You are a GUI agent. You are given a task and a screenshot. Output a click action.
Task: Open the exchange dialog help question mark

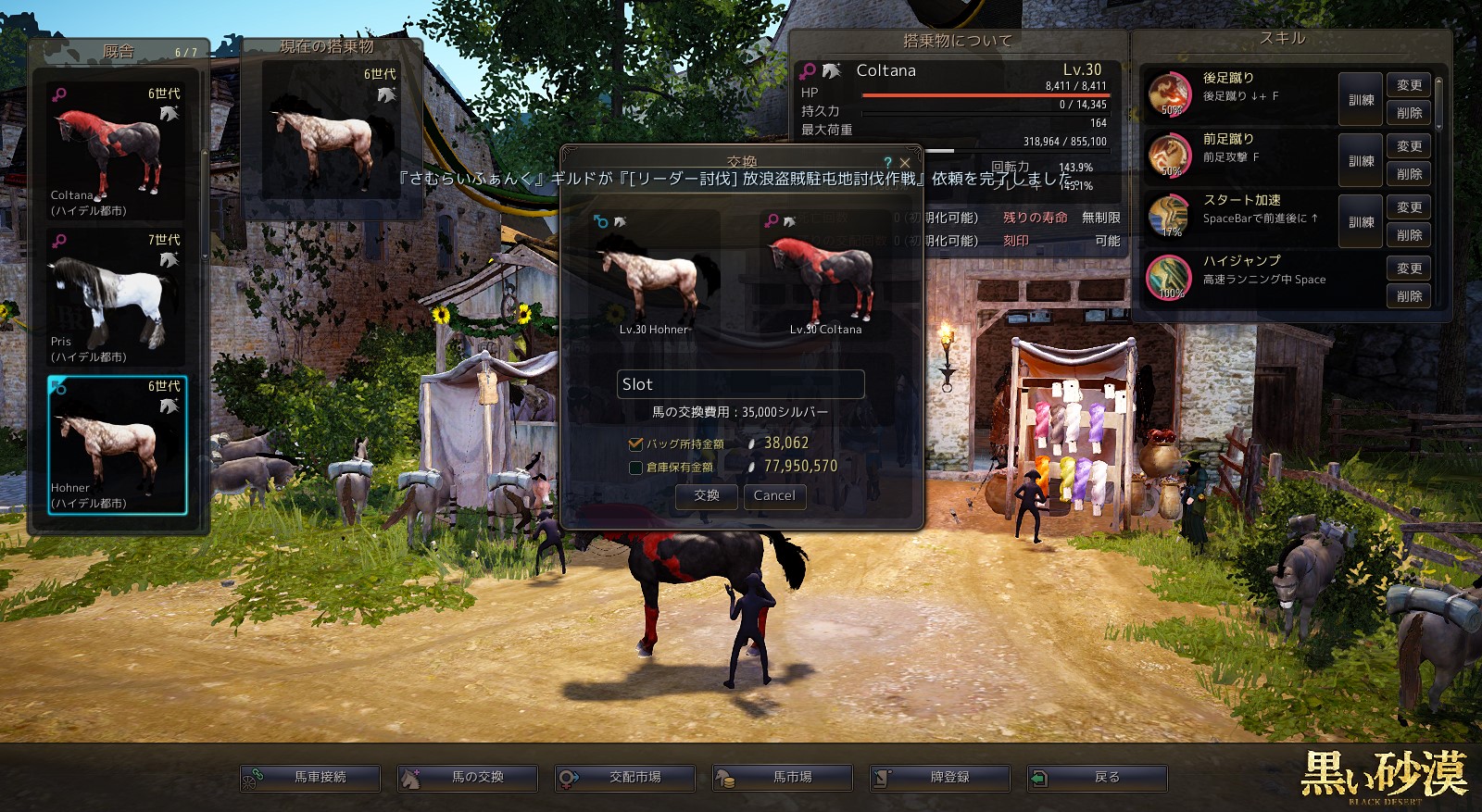click(x=888, y=163)
